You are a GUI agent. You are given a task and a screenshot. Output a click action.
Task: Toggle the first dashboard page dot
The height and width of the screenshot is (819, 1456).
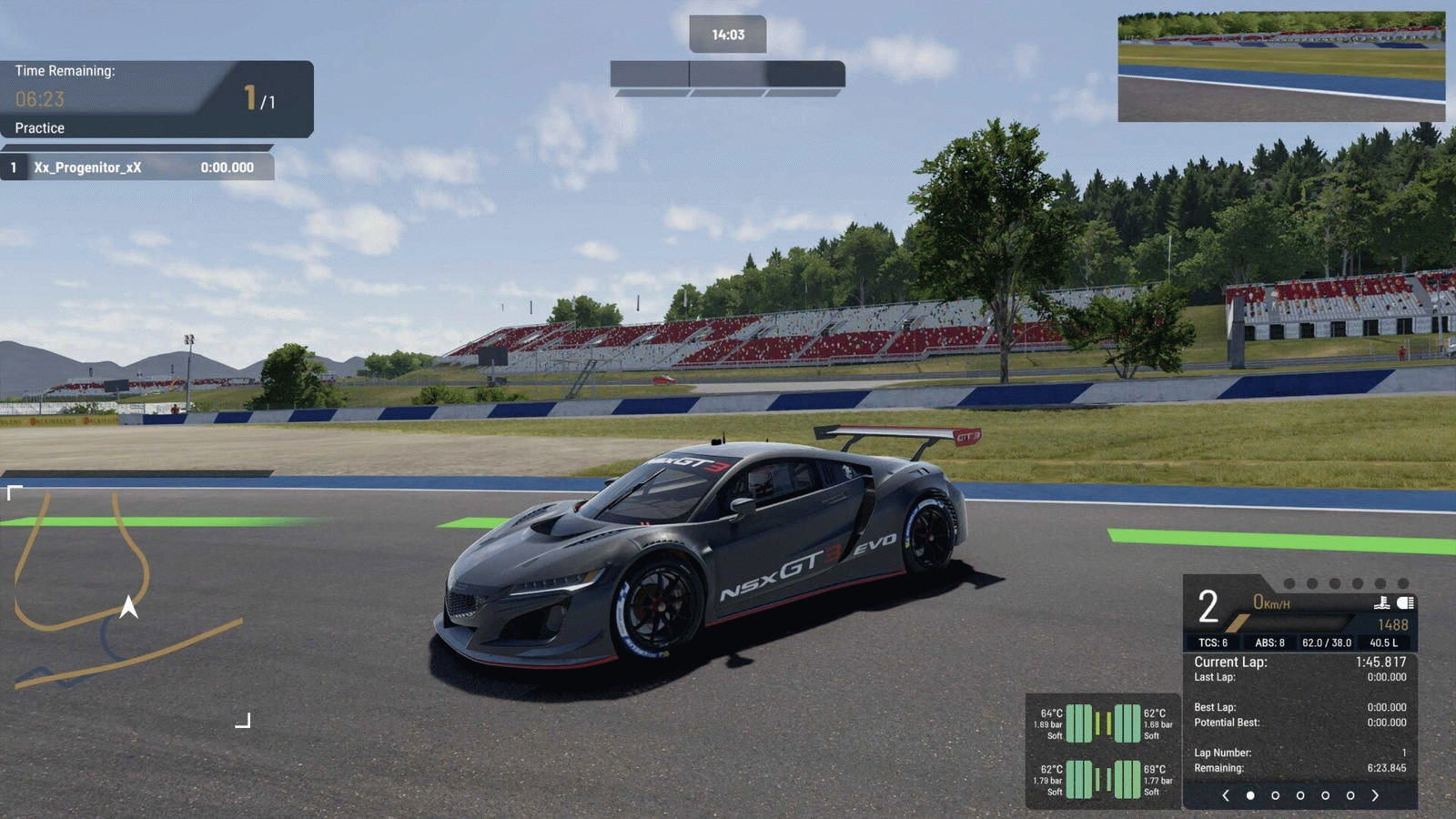pyautogui.click(x=1250, y=794)
